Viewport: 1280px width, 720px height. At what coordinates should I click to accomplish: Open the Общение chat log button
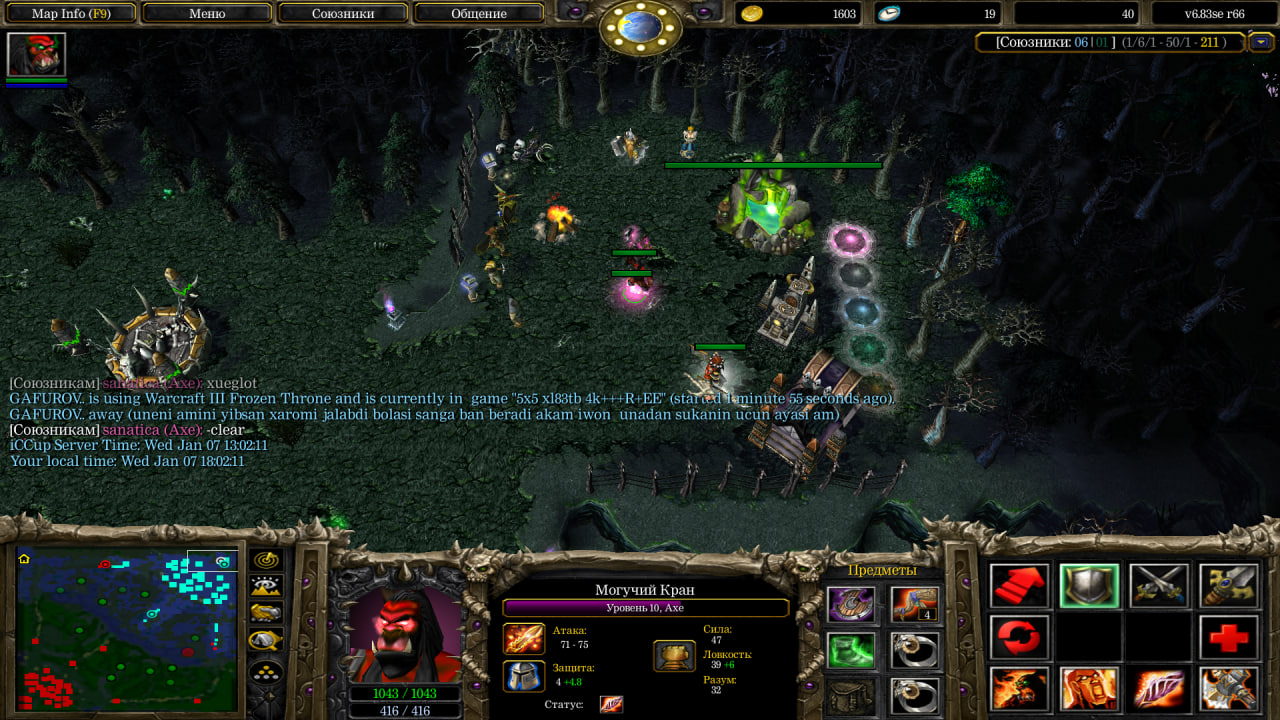(479, 14)
